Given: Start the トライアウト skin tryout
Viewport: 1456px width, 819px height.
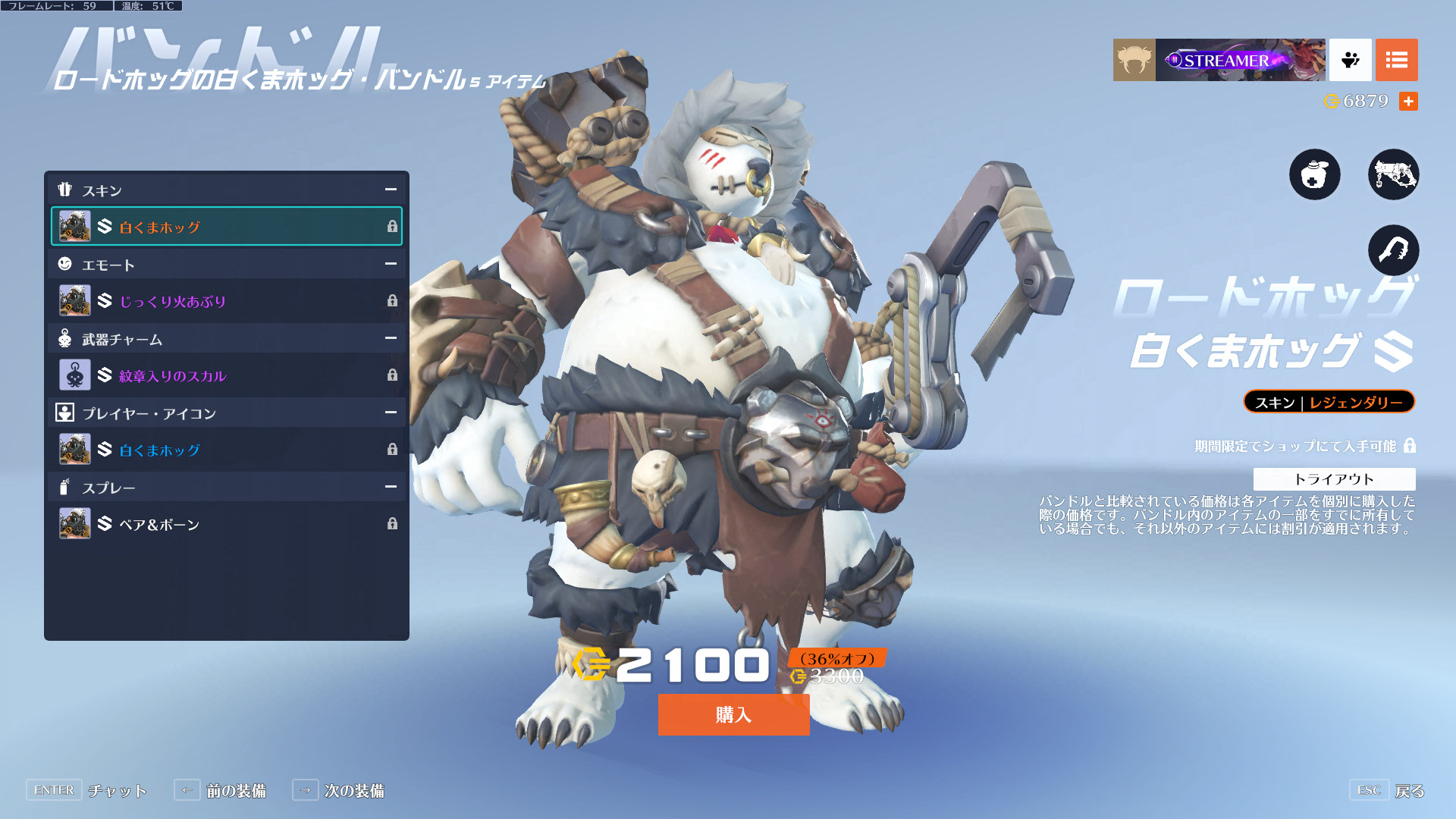Looking at the screenshot, I should 1334,479.
